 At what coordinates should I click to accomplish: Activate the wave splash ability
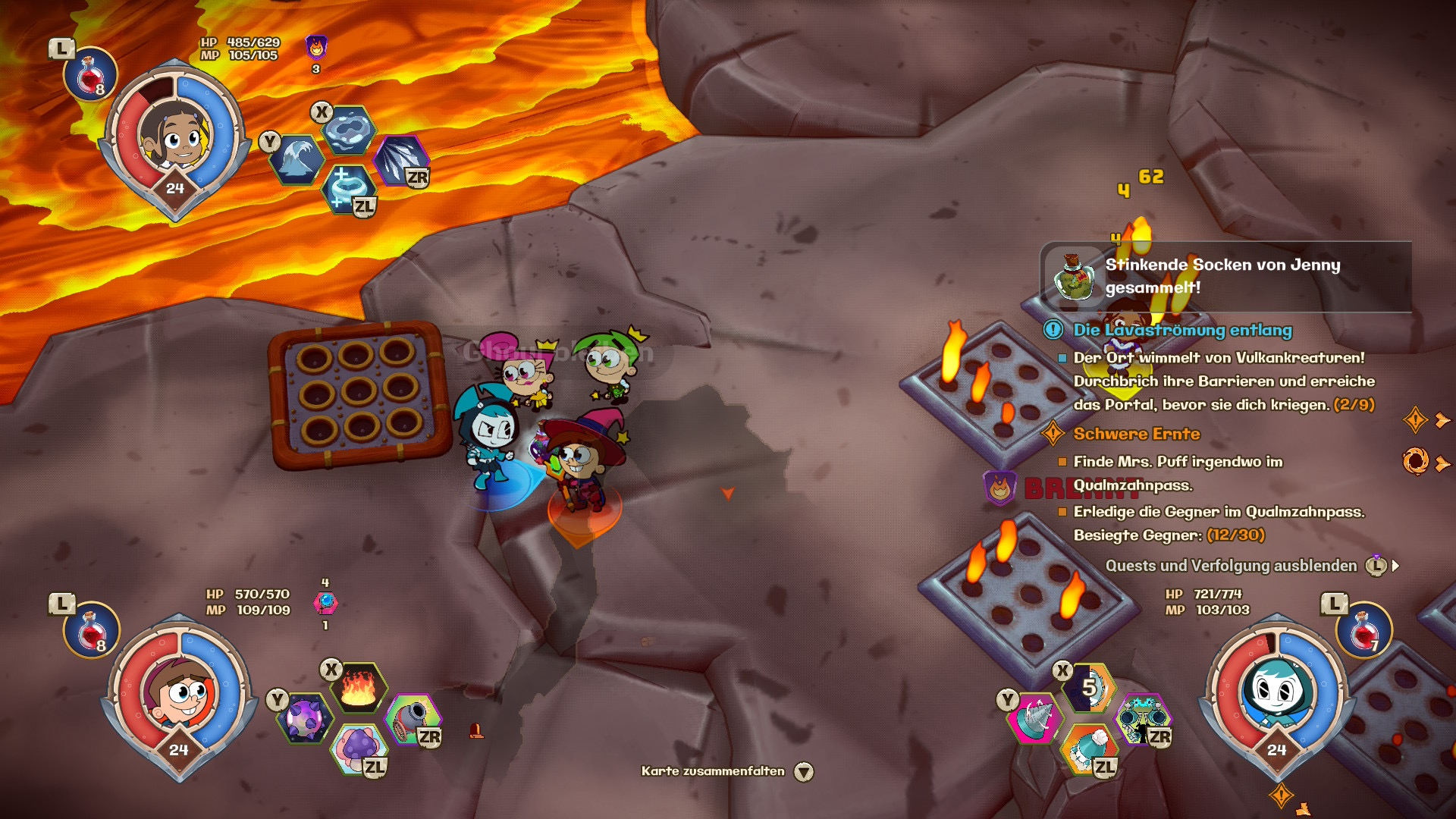(x=297, y=160)
